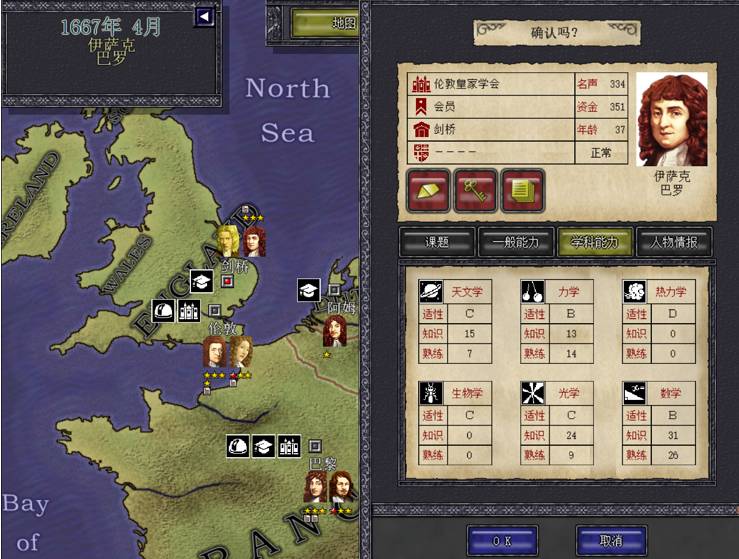Confirm with the OK button

pyautogui.click(x=502, y=540)
